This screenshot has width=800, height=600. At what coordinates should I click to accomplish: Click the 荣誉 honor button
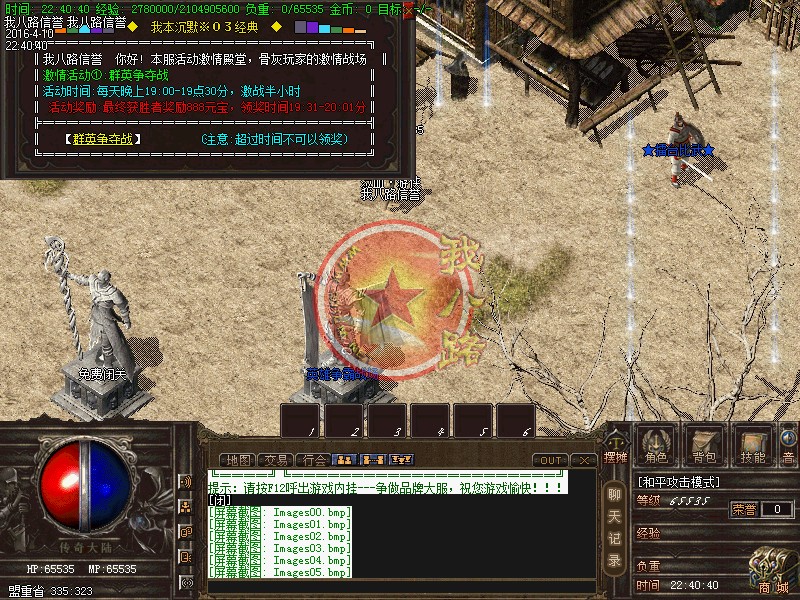744,509
